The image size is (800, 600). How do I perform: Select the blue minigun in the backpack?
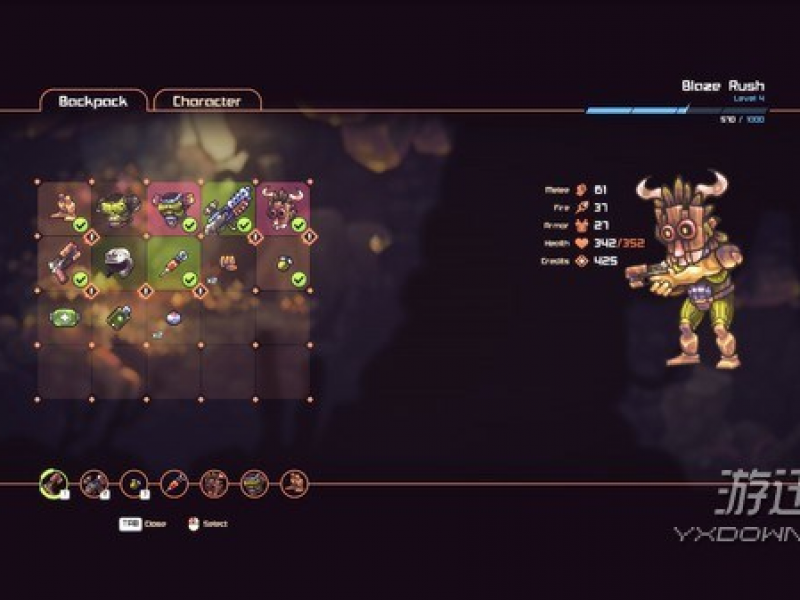point(228,209)
